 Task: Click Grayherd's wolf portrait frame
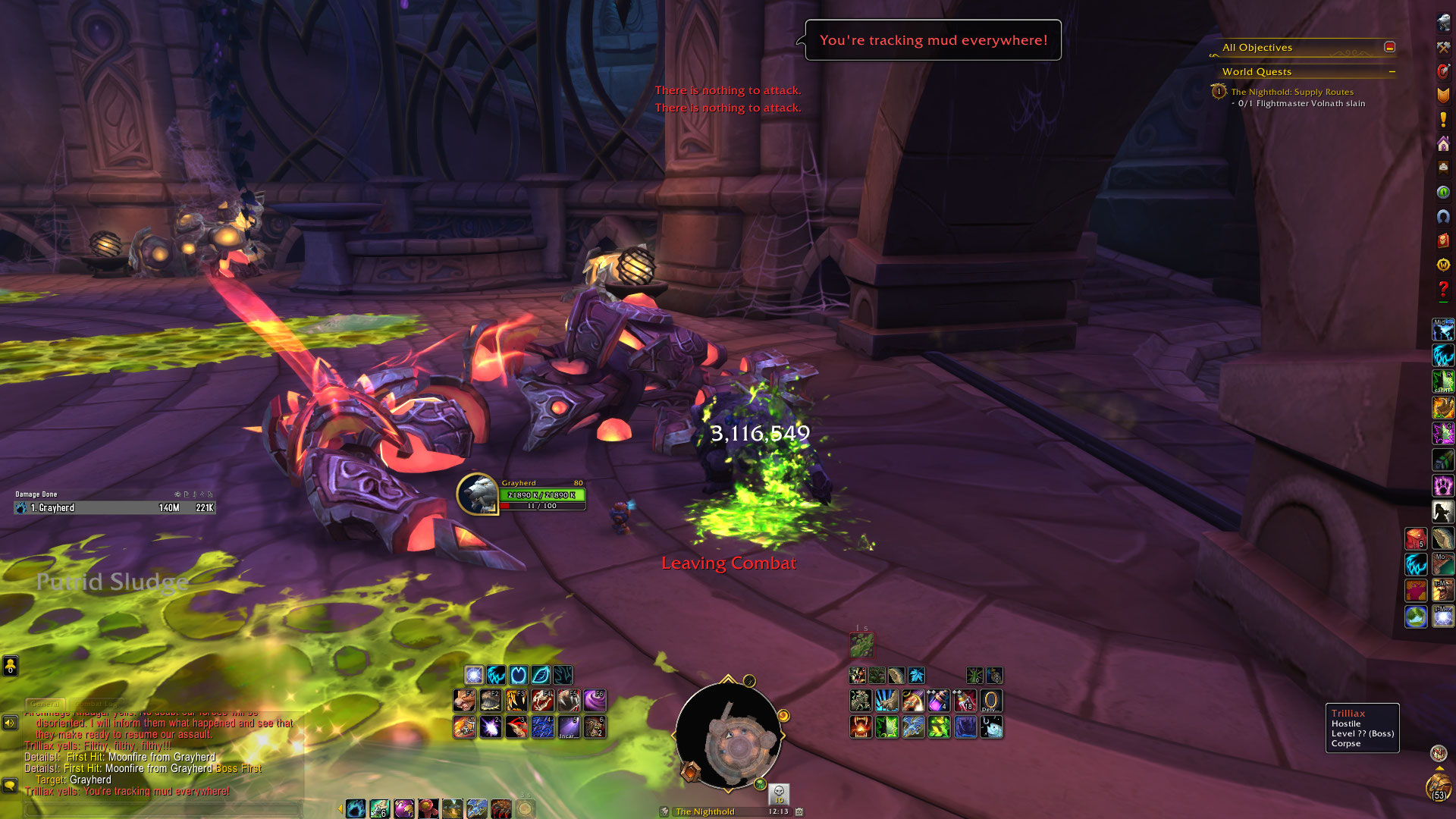tap(477, 494)
